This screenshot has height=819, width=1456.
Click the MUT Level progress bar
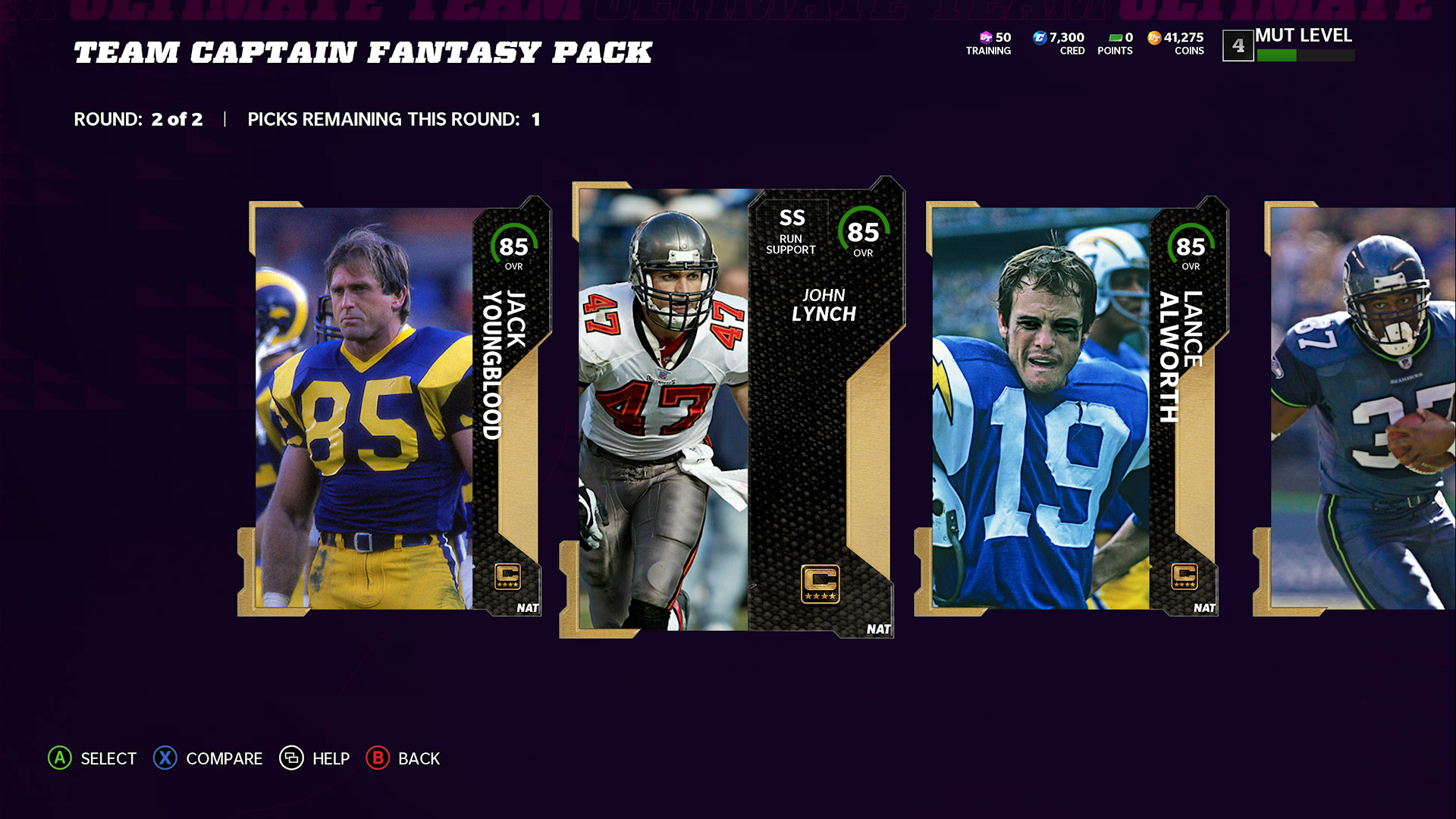pyautogui.click(x=1306, y=55)
